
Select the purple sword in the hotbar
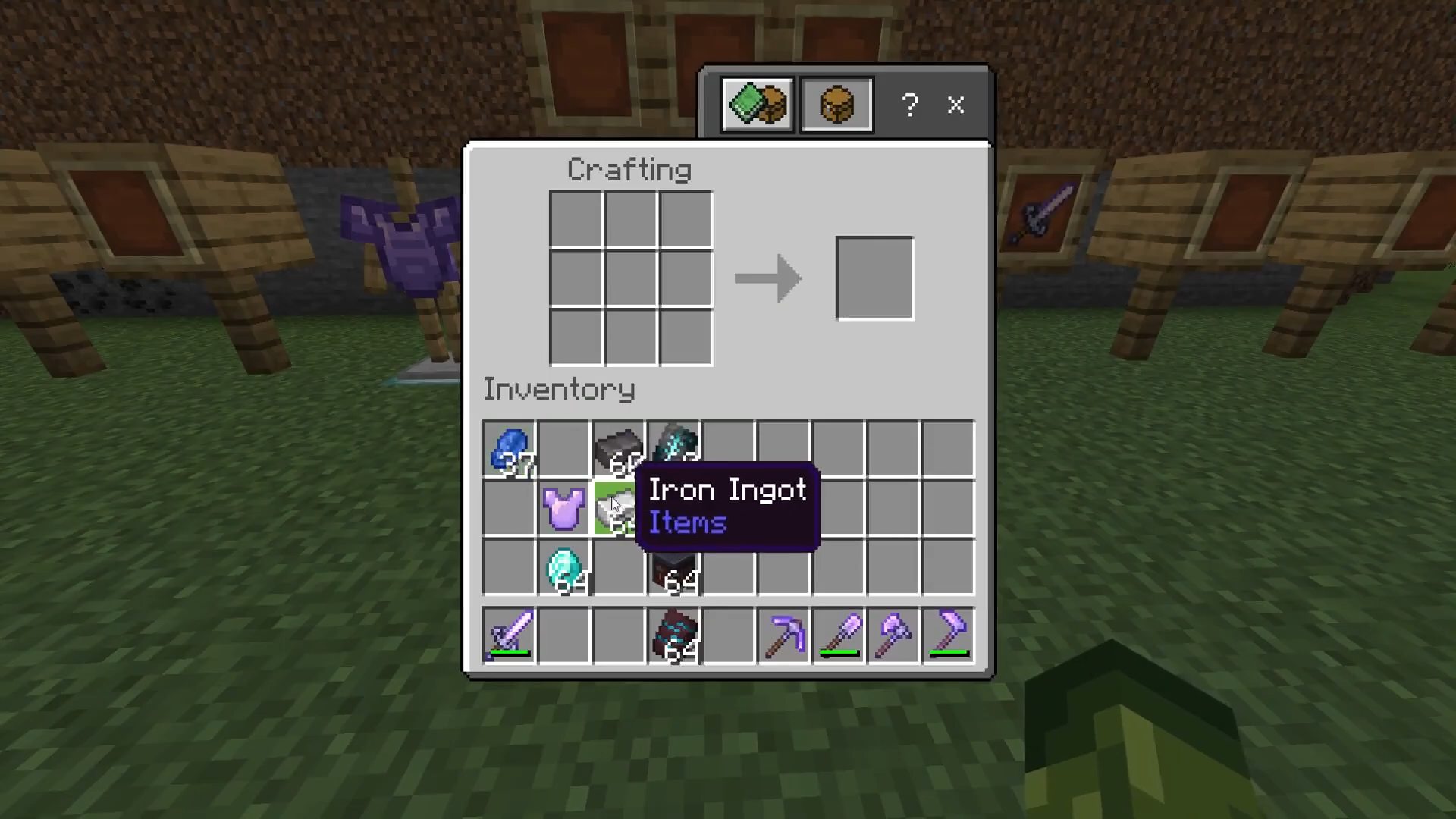tap(509, 635)
